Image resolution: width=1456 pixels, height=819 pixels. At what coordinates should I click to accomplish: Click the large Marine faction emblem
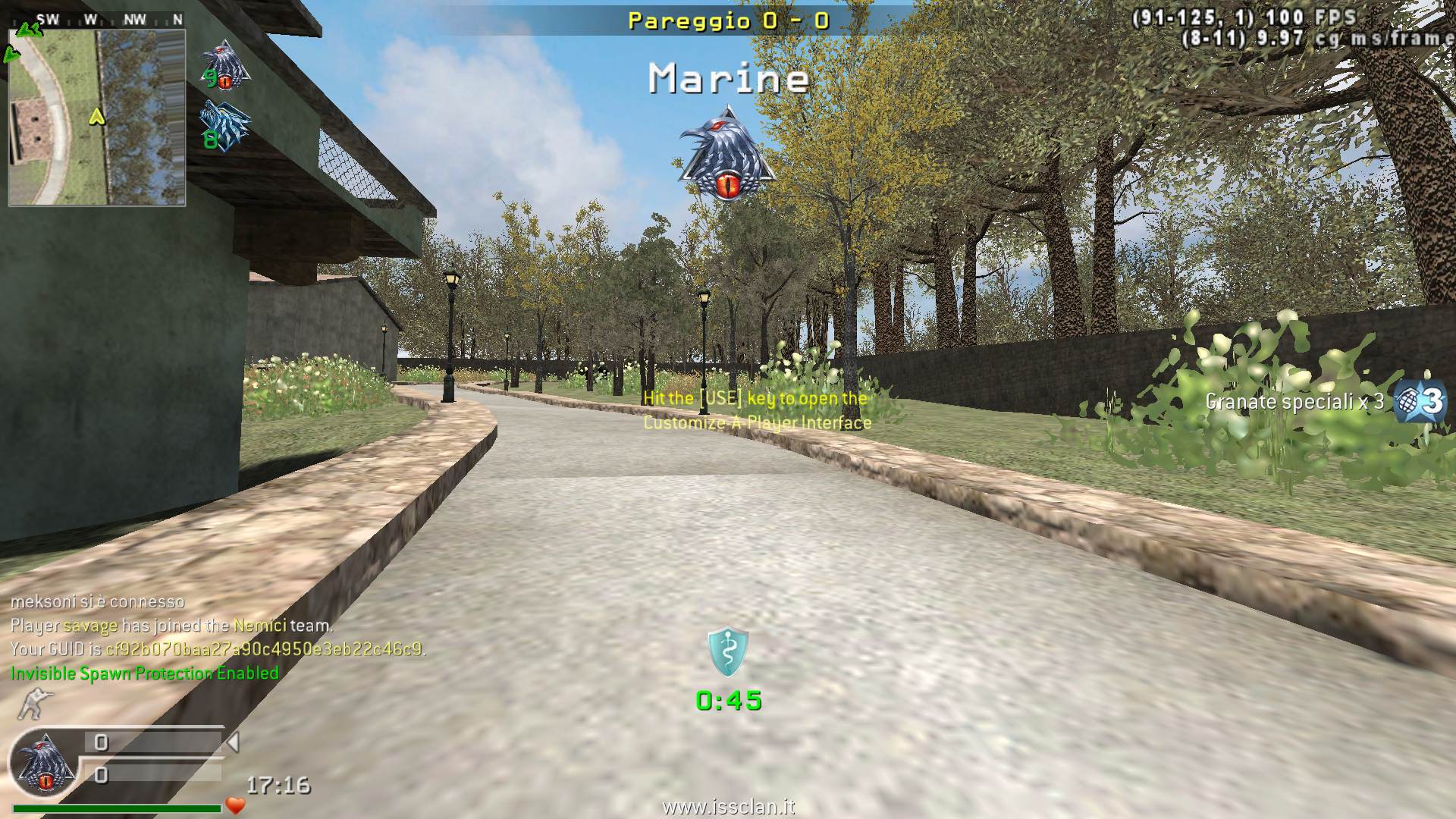click(x=728, y=154)
